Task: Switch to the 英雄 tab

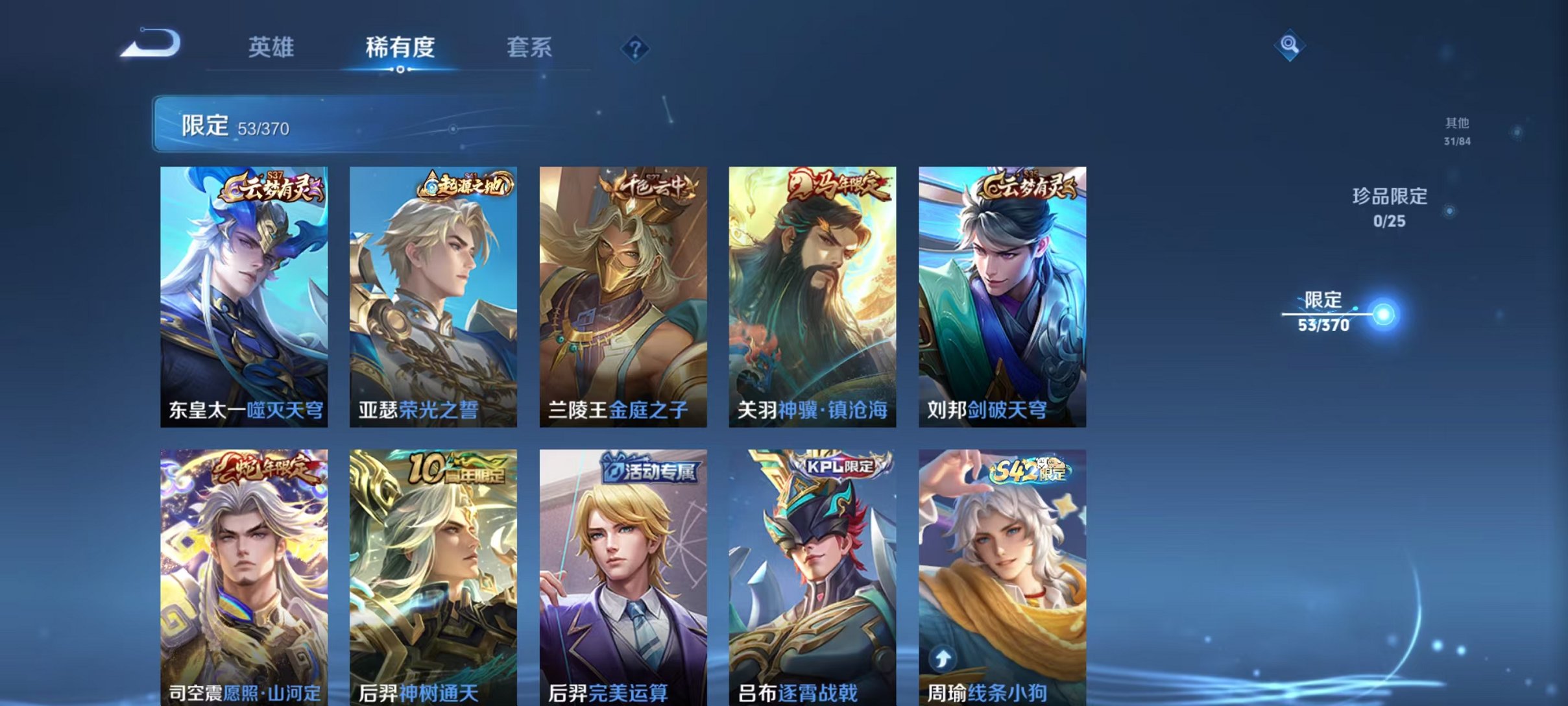Action: click(x=273, y=48)
